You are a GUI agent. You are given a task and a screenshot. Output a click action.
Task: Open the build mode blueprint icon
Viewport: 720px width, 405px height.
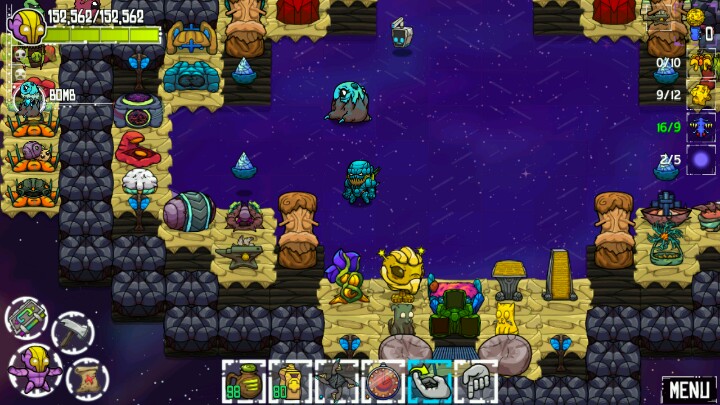click(x=27, y=319)
